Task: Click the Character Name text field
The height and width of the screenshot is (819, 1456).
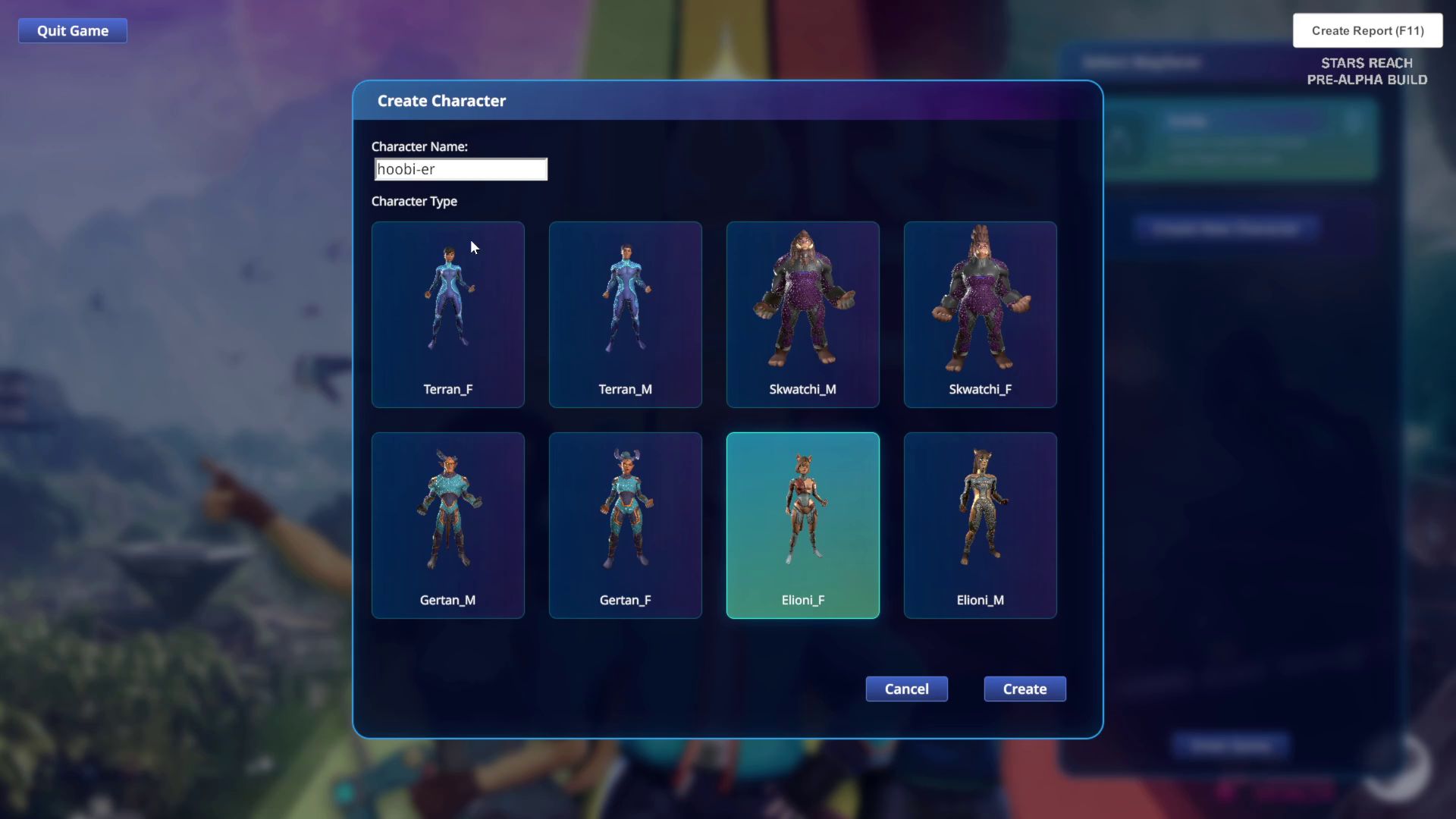Action: pyautogui.click(x=460, y=169)
